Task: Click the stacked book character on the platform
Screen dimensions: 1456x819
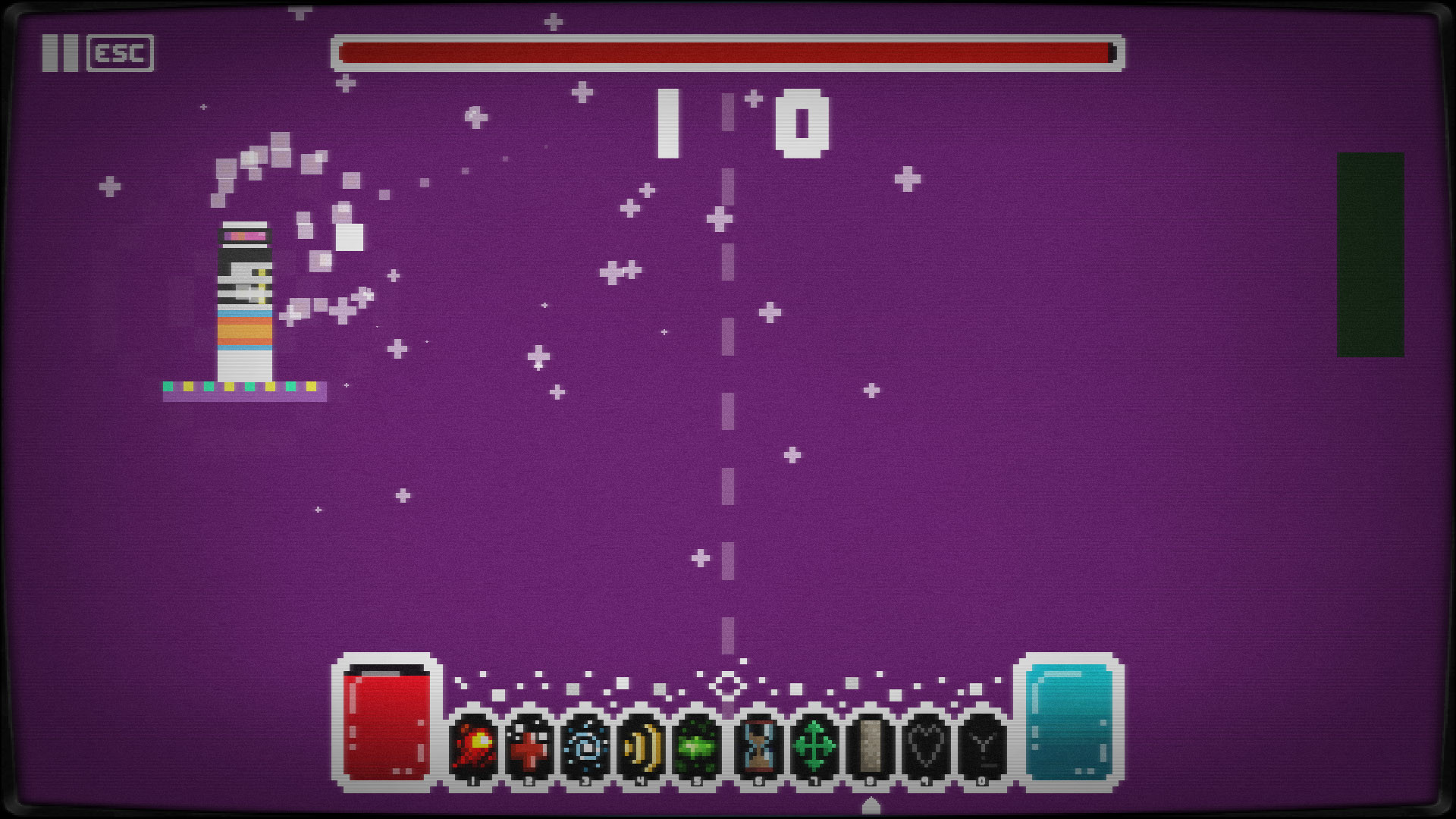Action: coord(243,300)
